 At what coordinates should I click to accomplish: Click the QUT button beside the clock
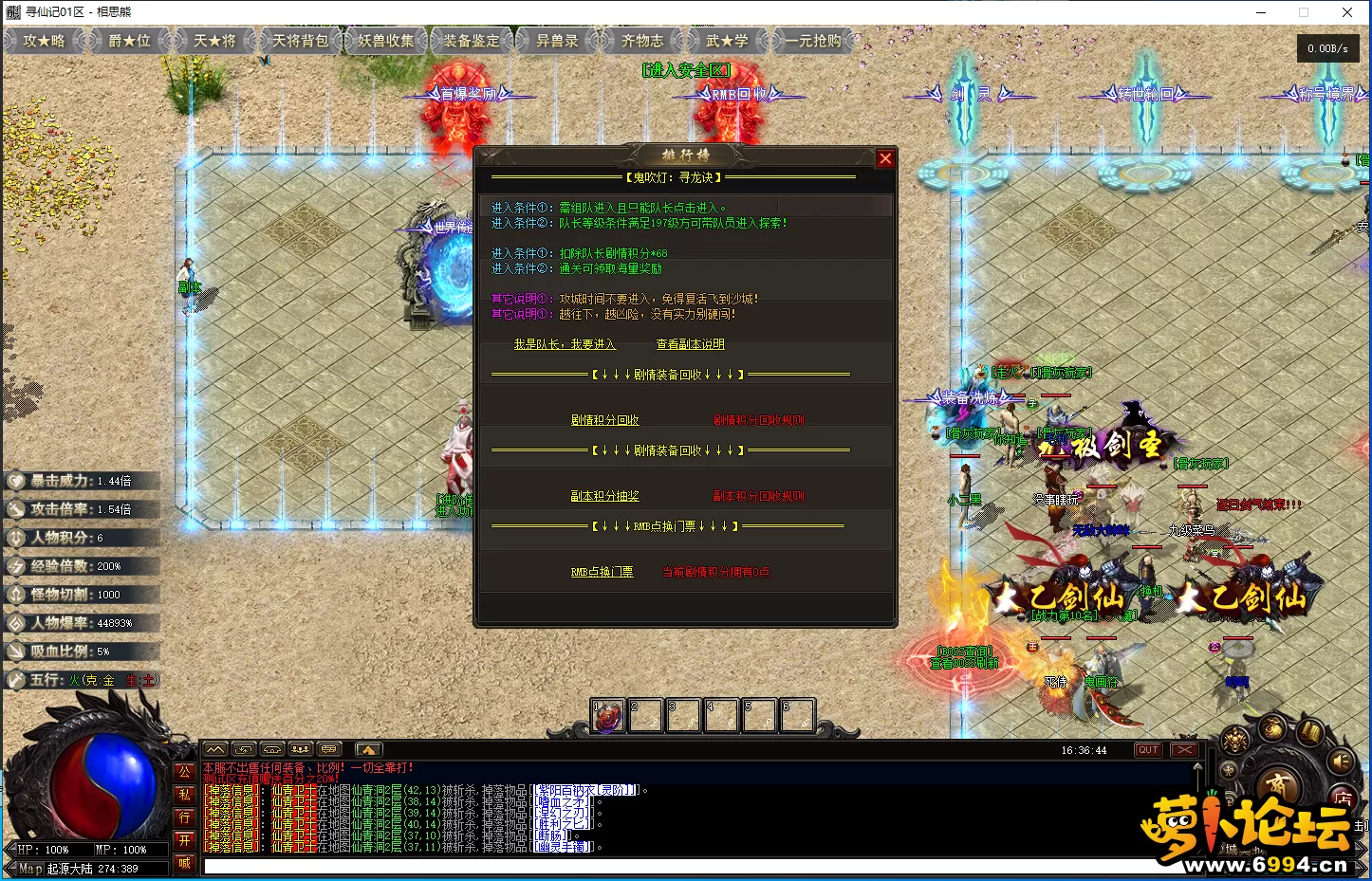point(1148,750)
